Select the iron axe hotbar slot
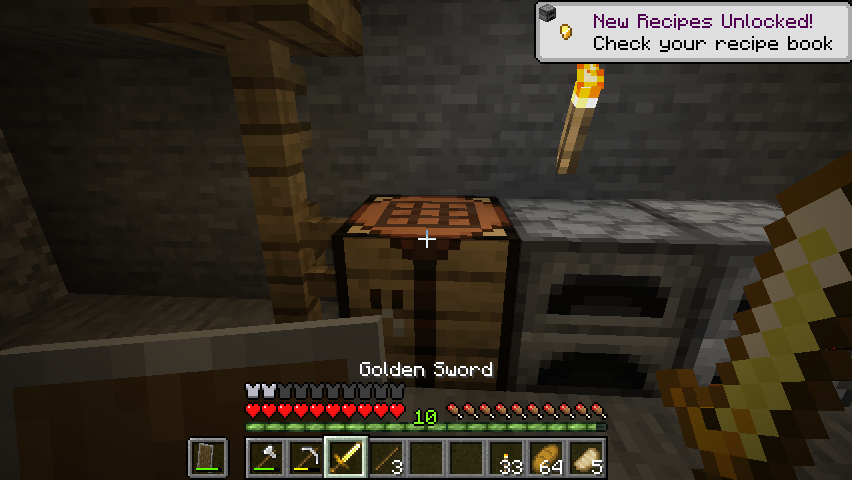 266,458
